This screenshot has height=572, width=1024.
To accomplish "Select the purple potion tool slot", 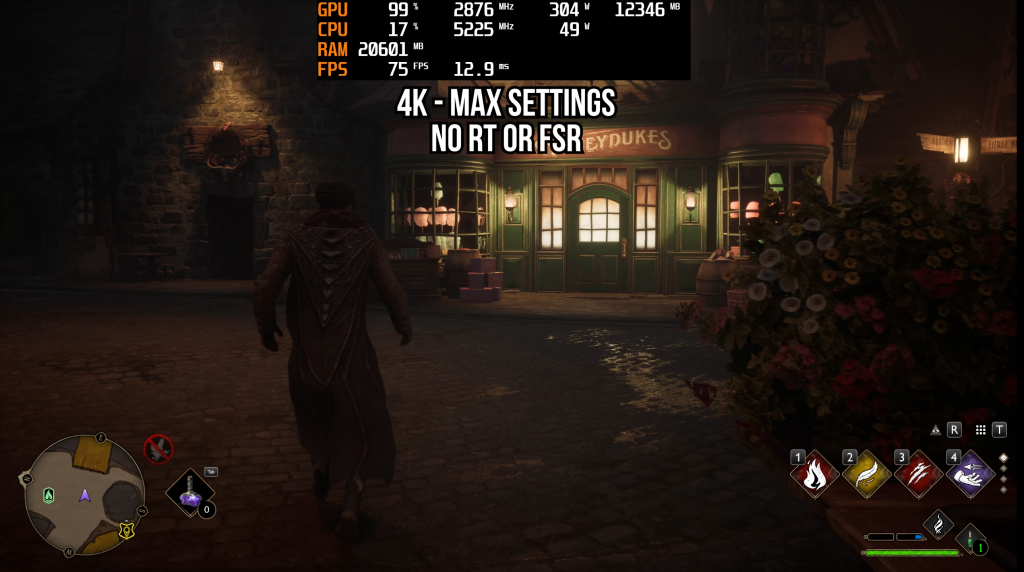I will pos(190,492).
